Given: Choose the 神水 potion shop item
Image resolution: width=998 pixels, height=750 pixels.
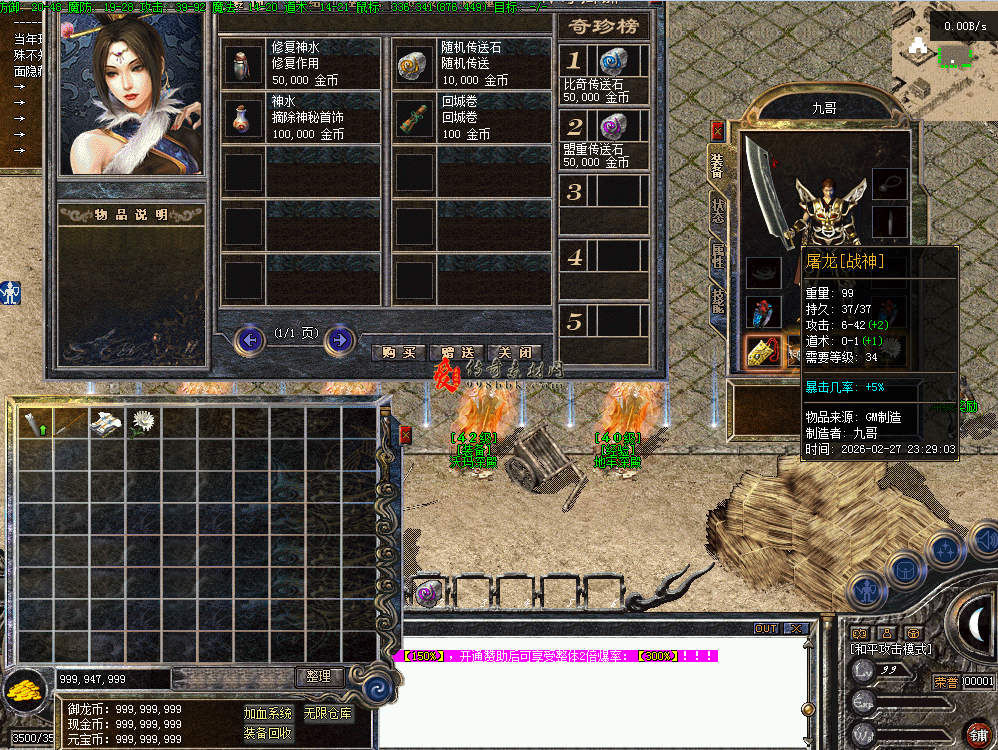Looking at the screenshot, I should click(x=240, y=117).
